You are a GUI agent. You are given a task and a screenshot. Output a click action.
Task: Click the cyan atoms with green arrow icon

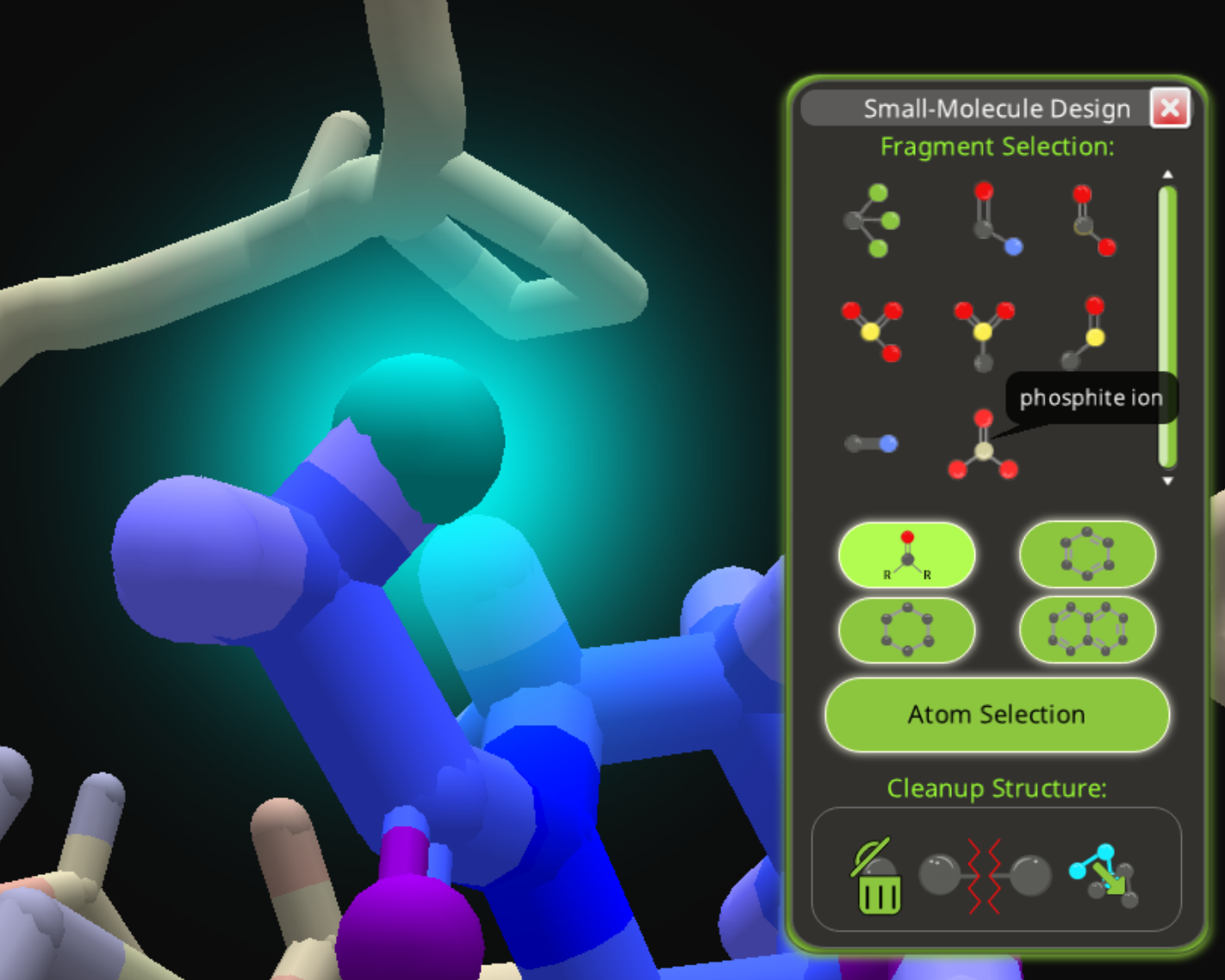1104,876
